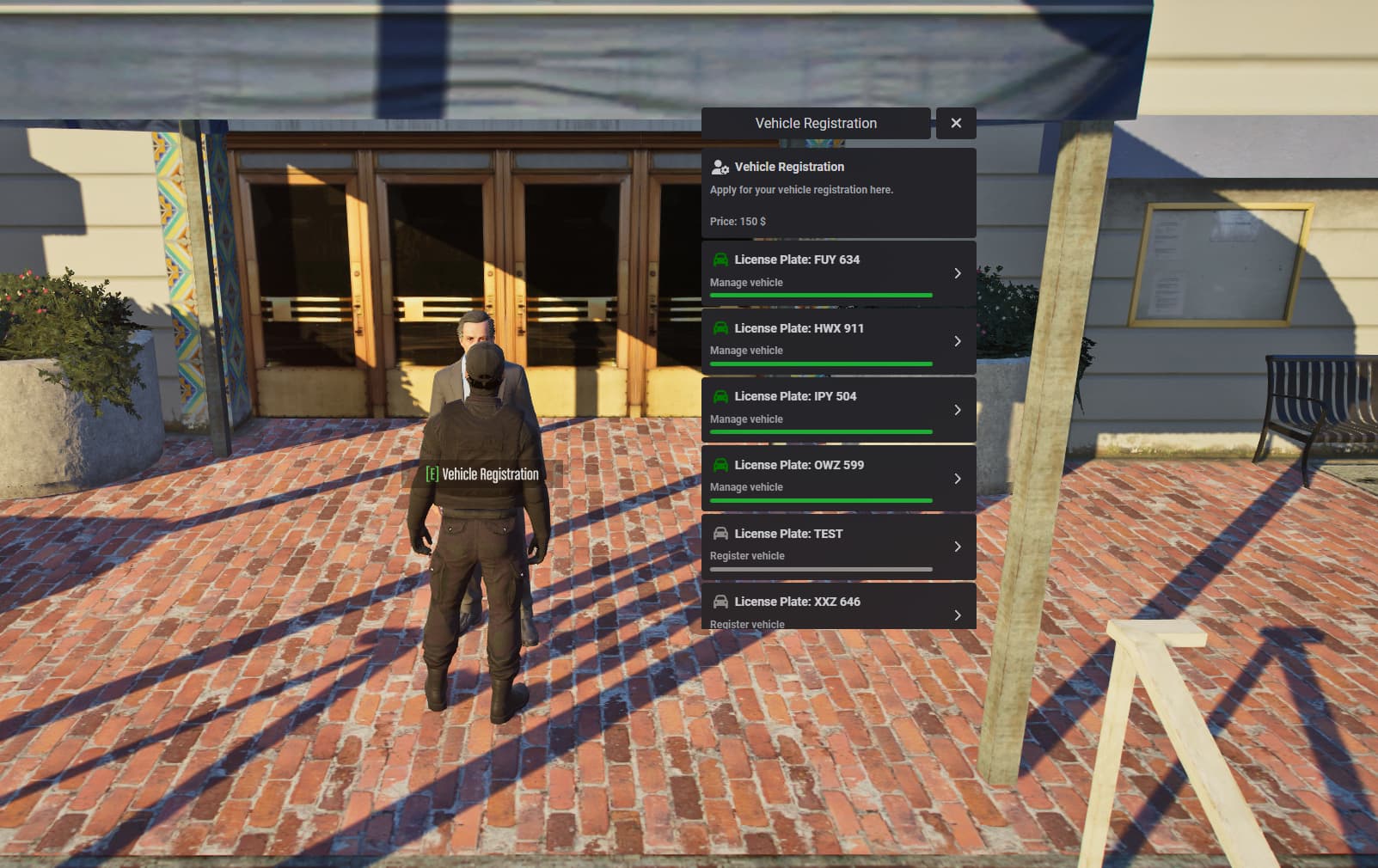Click the white car silhouette on the TEST entry

tap(720, 533)
